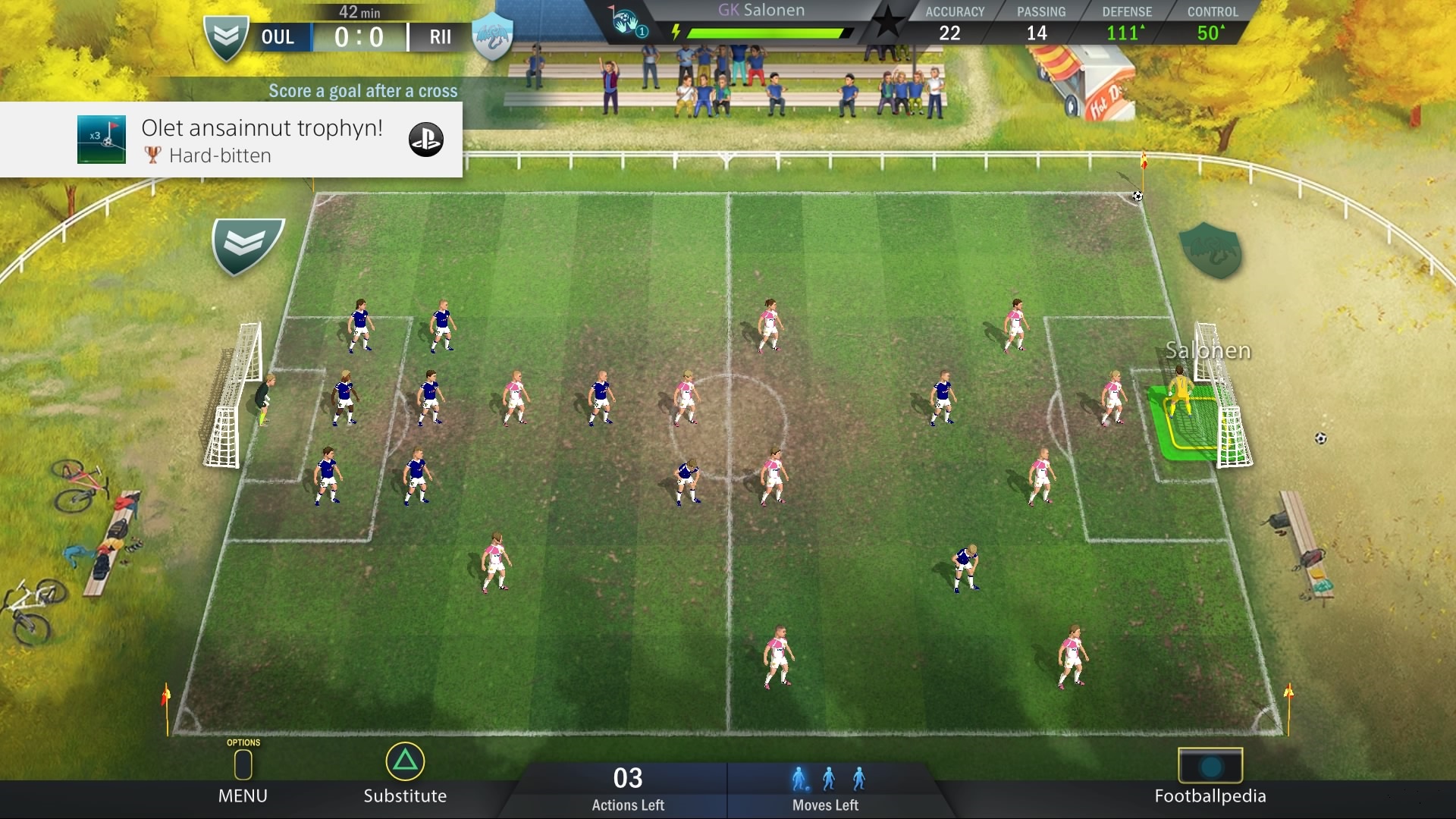Open the Hard-bitten trophy notification
Screen dimensions: 1456x819
231,140
